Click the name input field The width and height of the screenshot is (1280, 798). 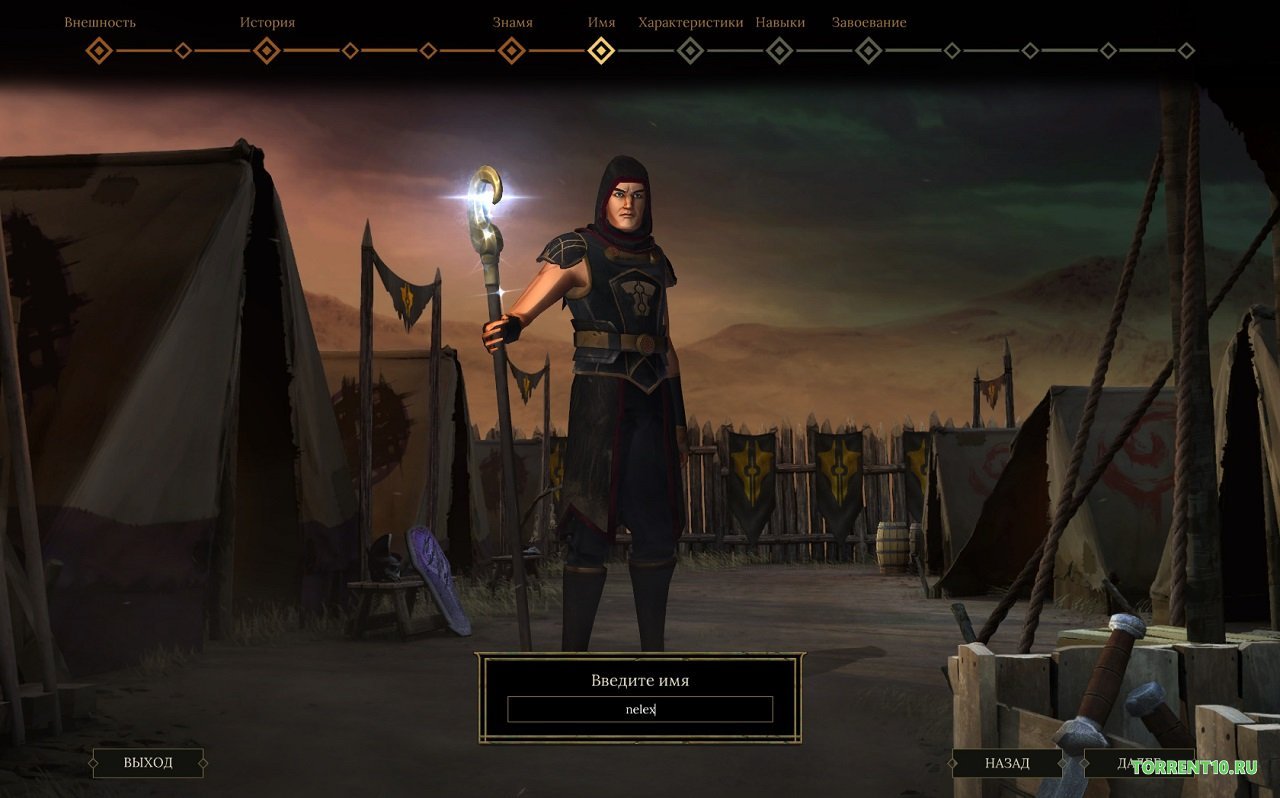pyautogui.click(x=640, y=709)
